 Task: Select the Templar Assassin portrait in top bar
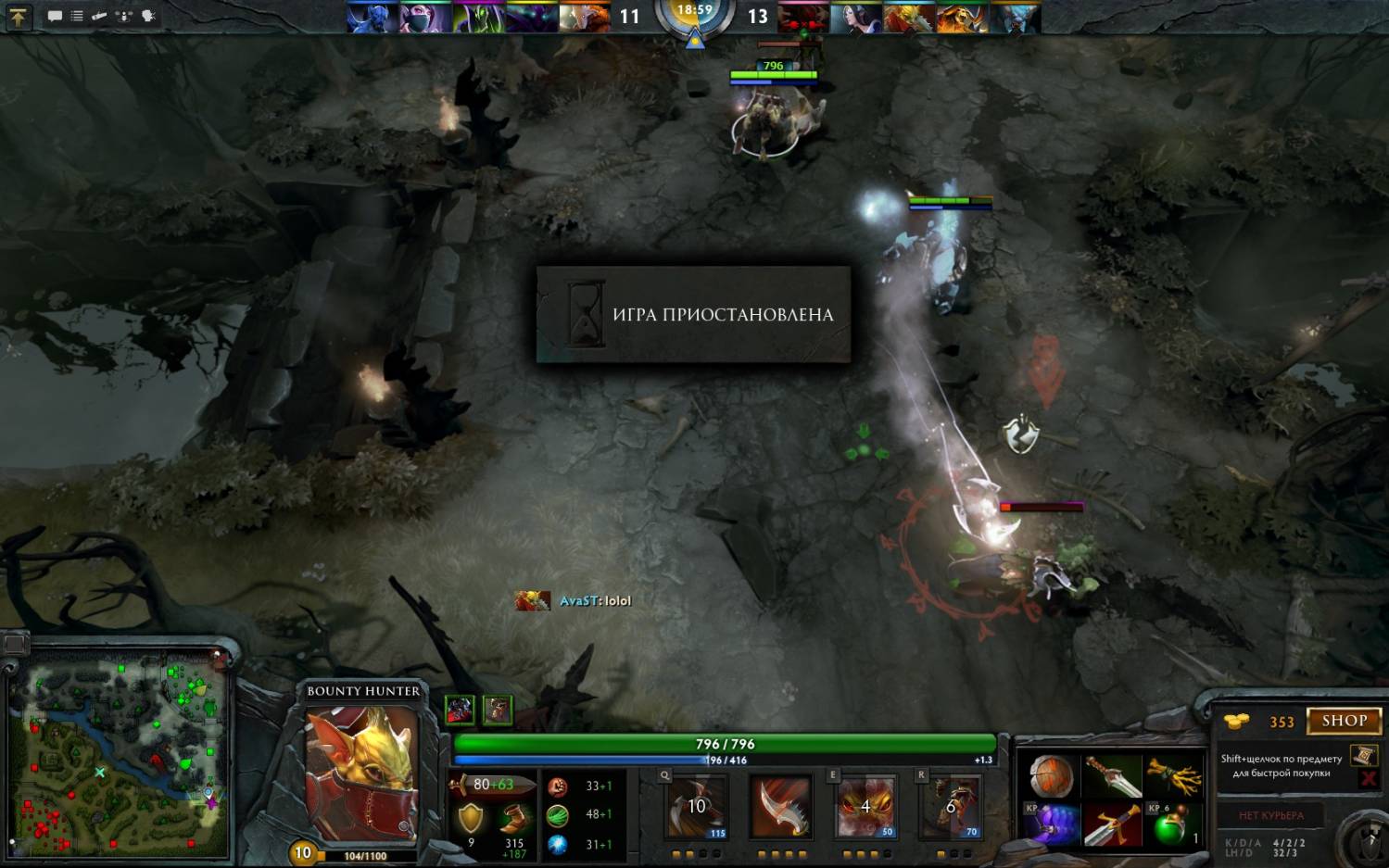(x=425, y=17)
